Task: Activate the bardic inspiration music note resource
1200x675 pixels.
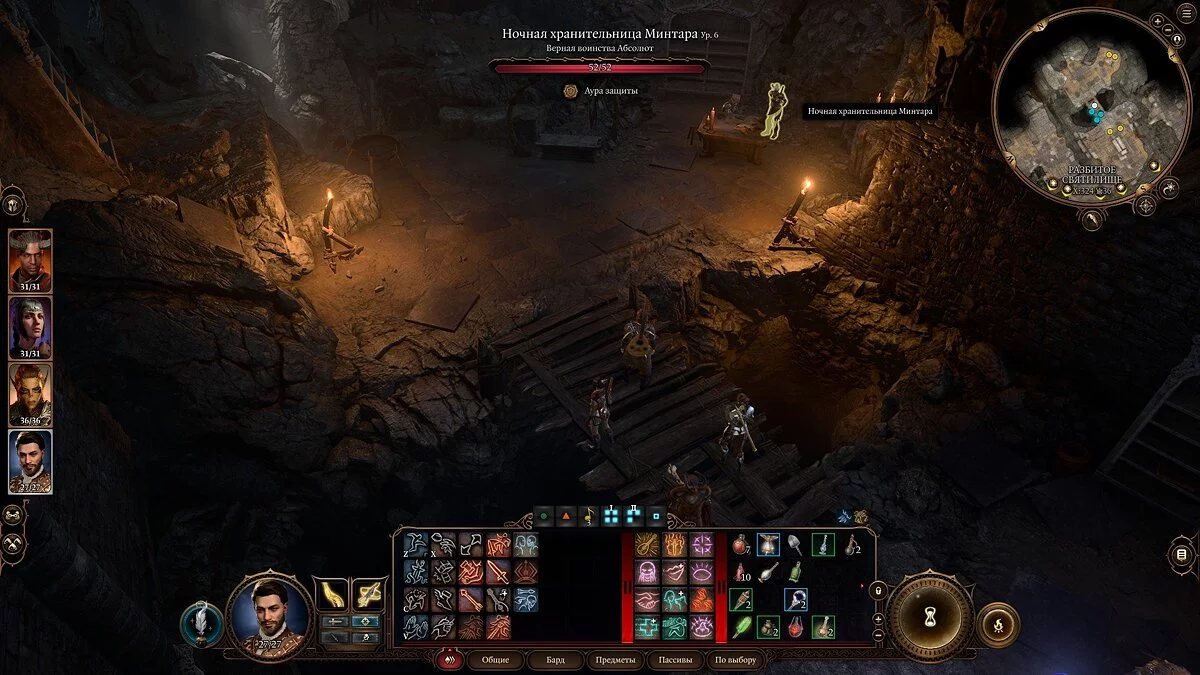Action: [x=588, y=517]
